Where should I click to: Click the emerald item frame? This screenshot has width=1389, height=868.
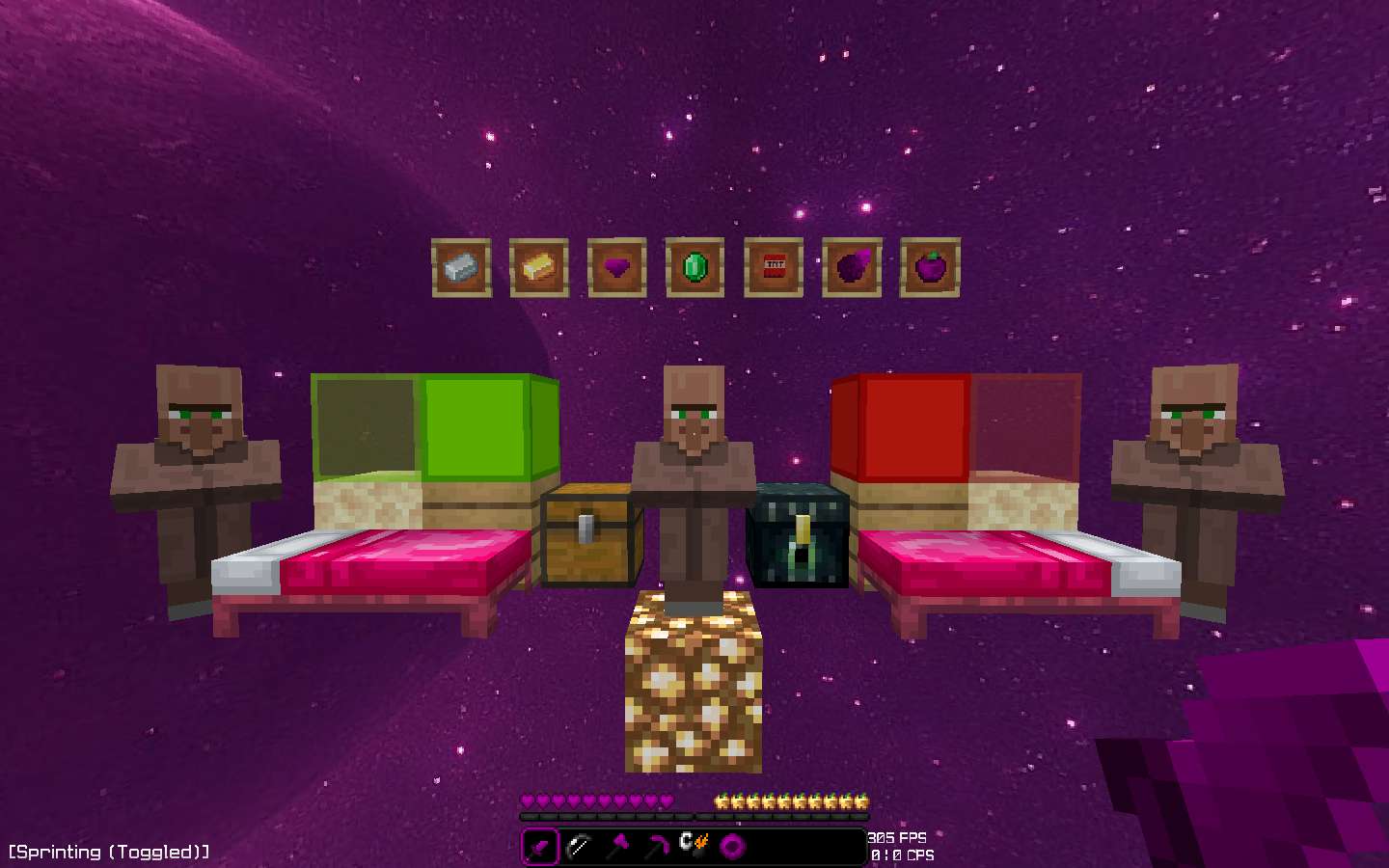point(695,268)
